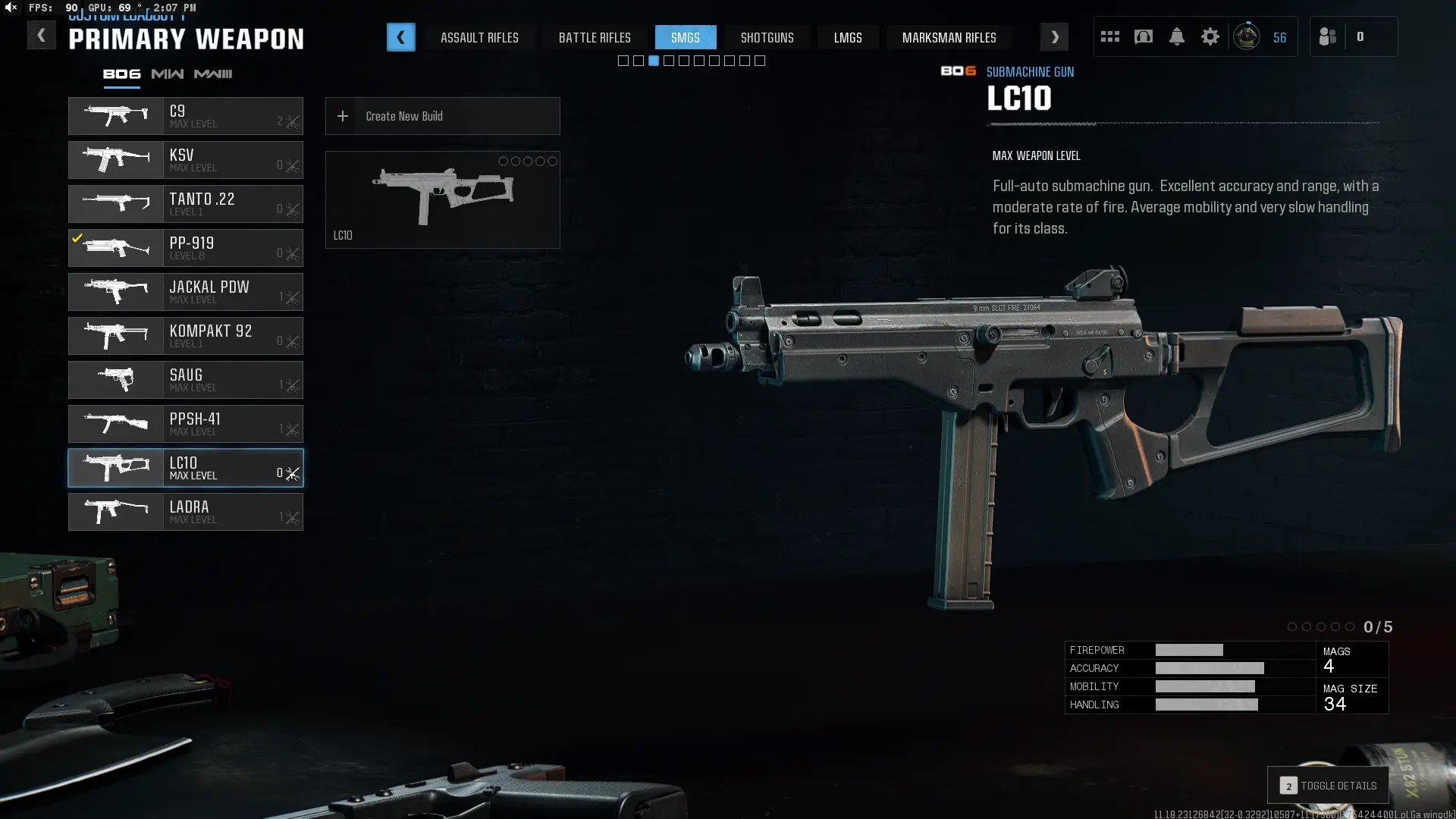Pick the Tanto .22 from the list
This screenshot has width=1456, height=819.
tap(186, 204)
